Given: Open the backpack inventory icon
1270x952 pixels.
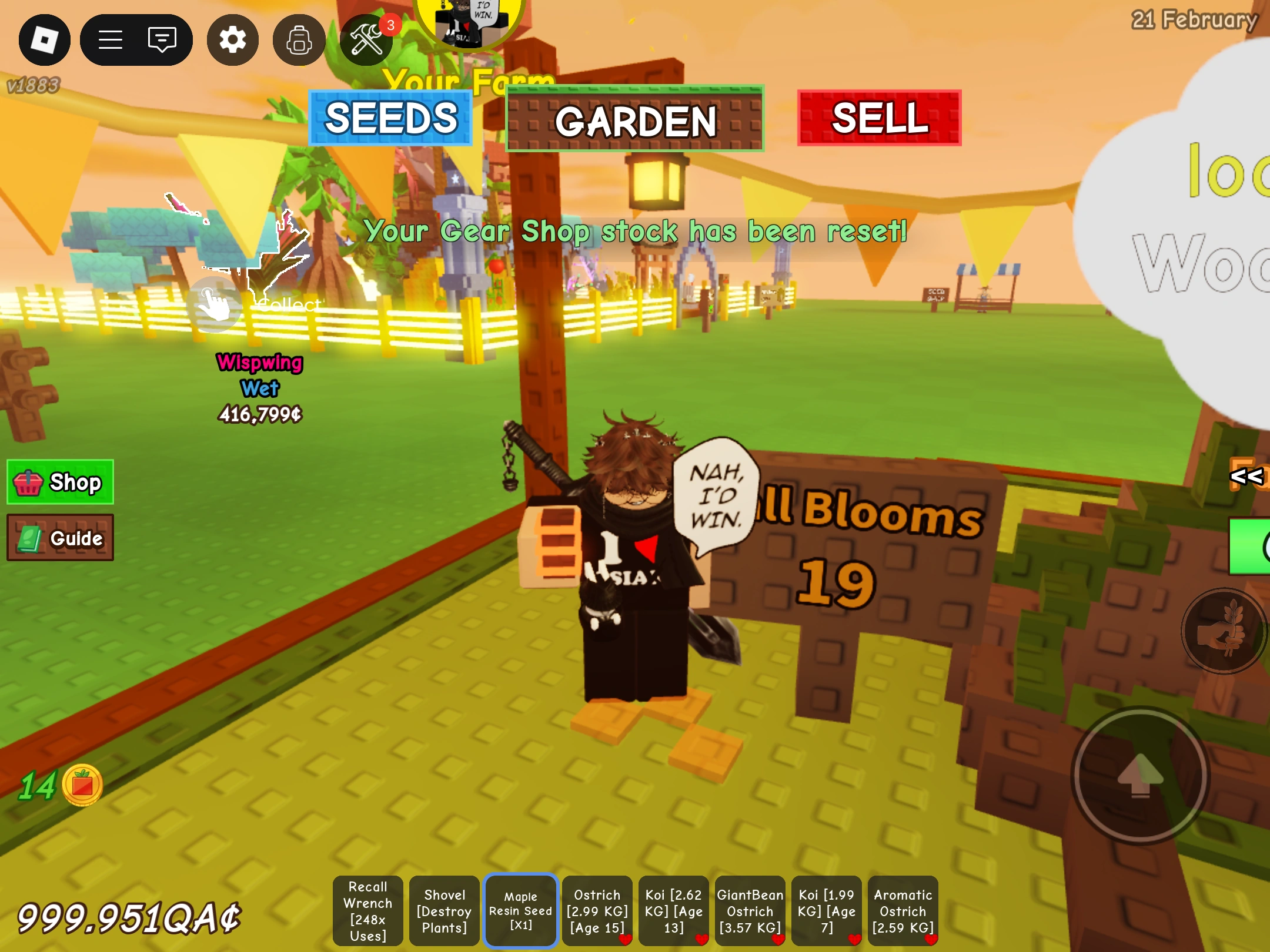Looking at the screenshot, I should pyautogui.click(x=299, y=39).
